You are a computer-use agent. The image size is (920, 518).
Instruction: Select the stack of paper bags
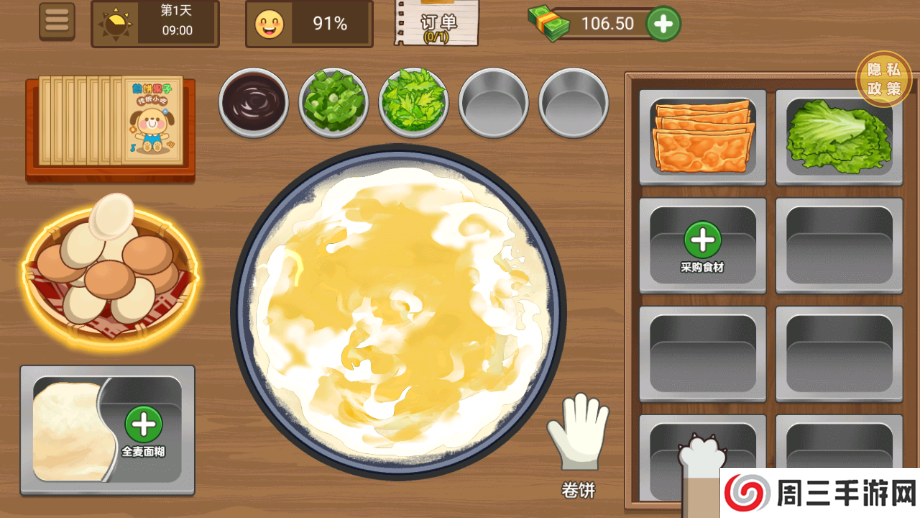[x=110, y=121]
